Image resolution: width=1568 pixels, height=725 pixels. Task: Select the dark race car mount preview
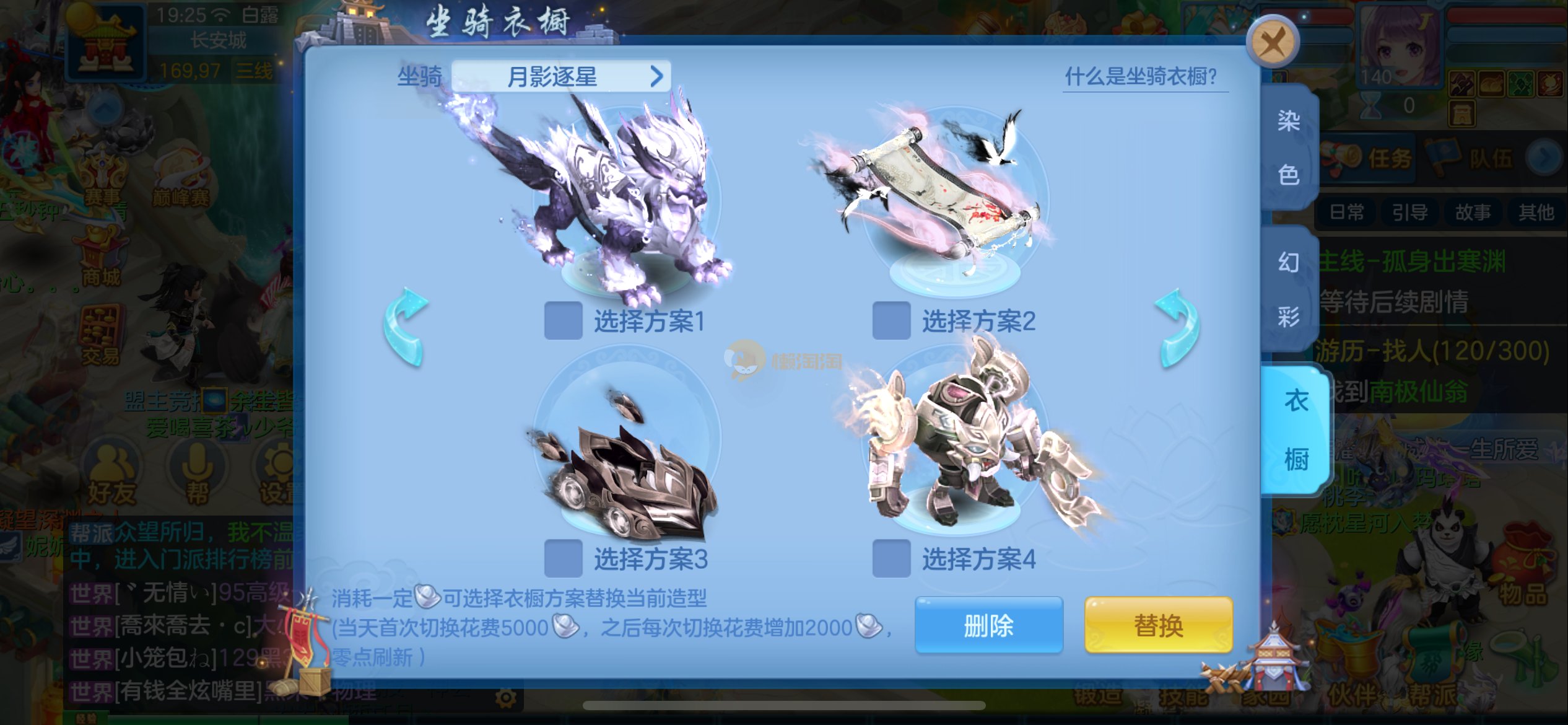[625, 471]
